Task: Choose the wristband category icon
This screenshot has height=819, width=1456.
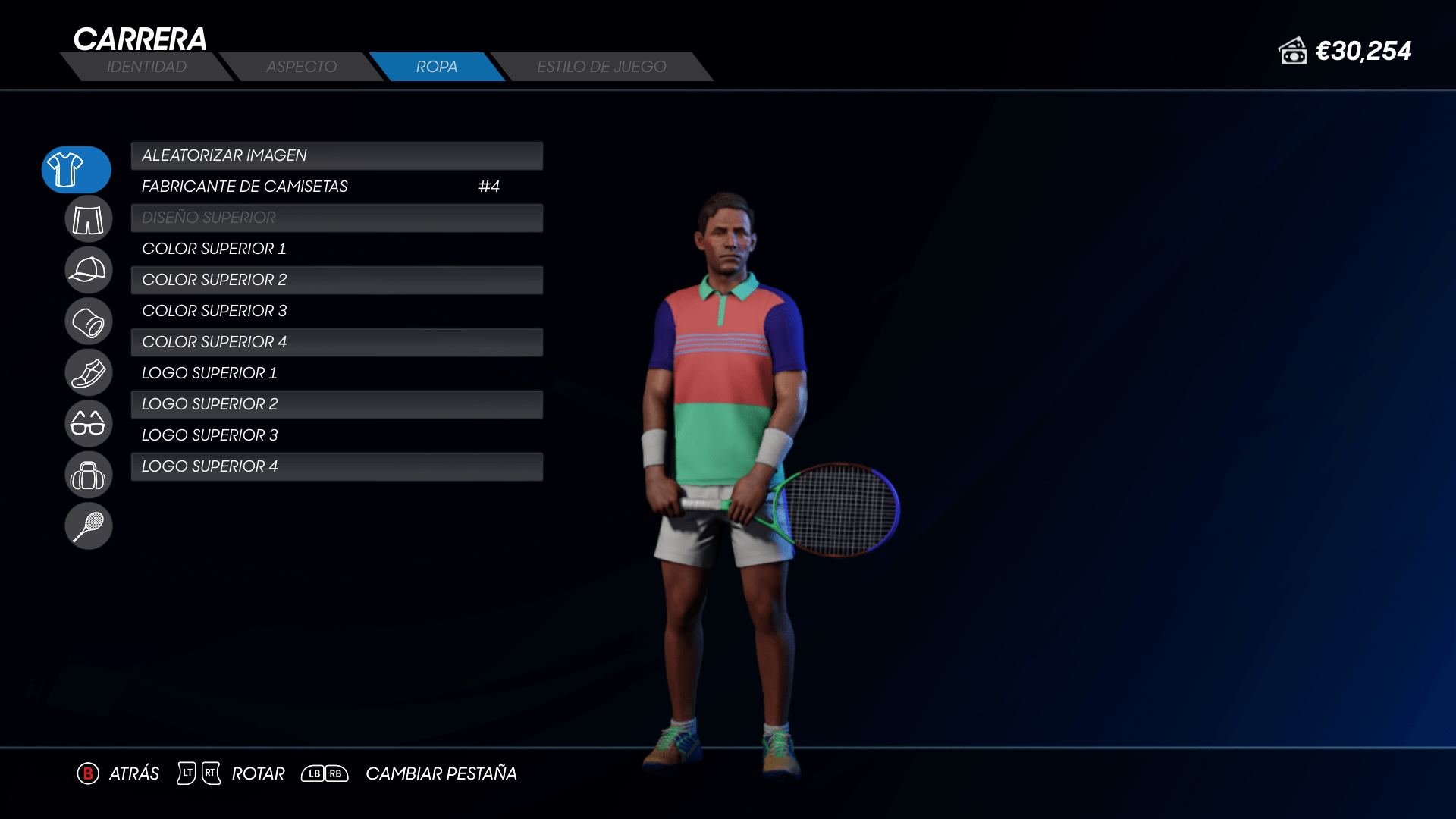Action: coord(89,322)
